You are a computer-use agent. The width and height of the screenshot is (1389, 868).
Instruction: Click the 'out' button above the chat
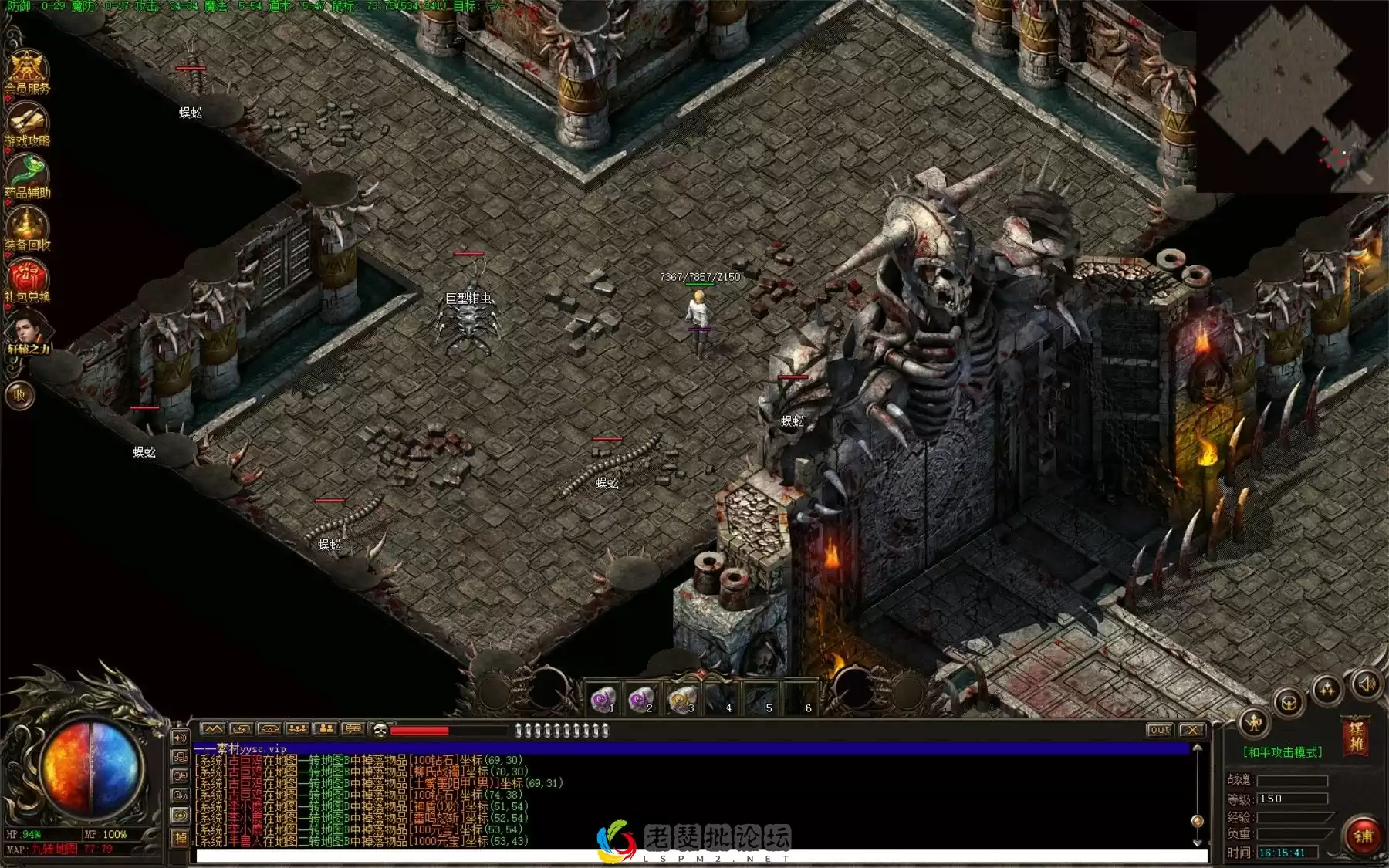click(1159, 730)
